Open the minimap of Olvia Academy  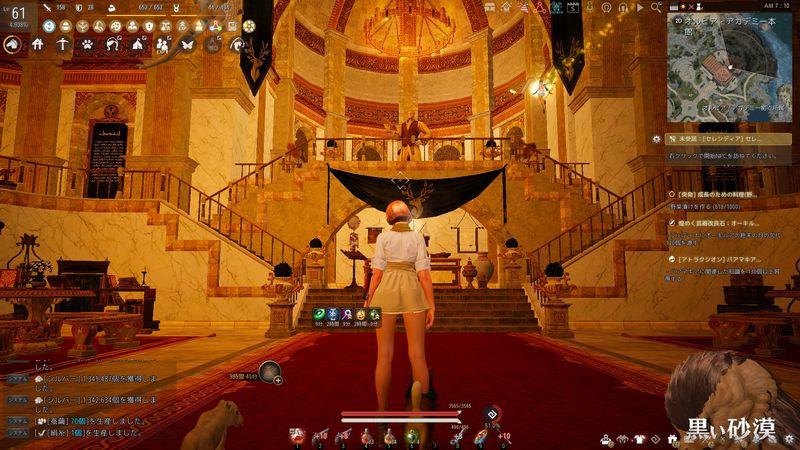pyautogui.click(x=726, y=76)
